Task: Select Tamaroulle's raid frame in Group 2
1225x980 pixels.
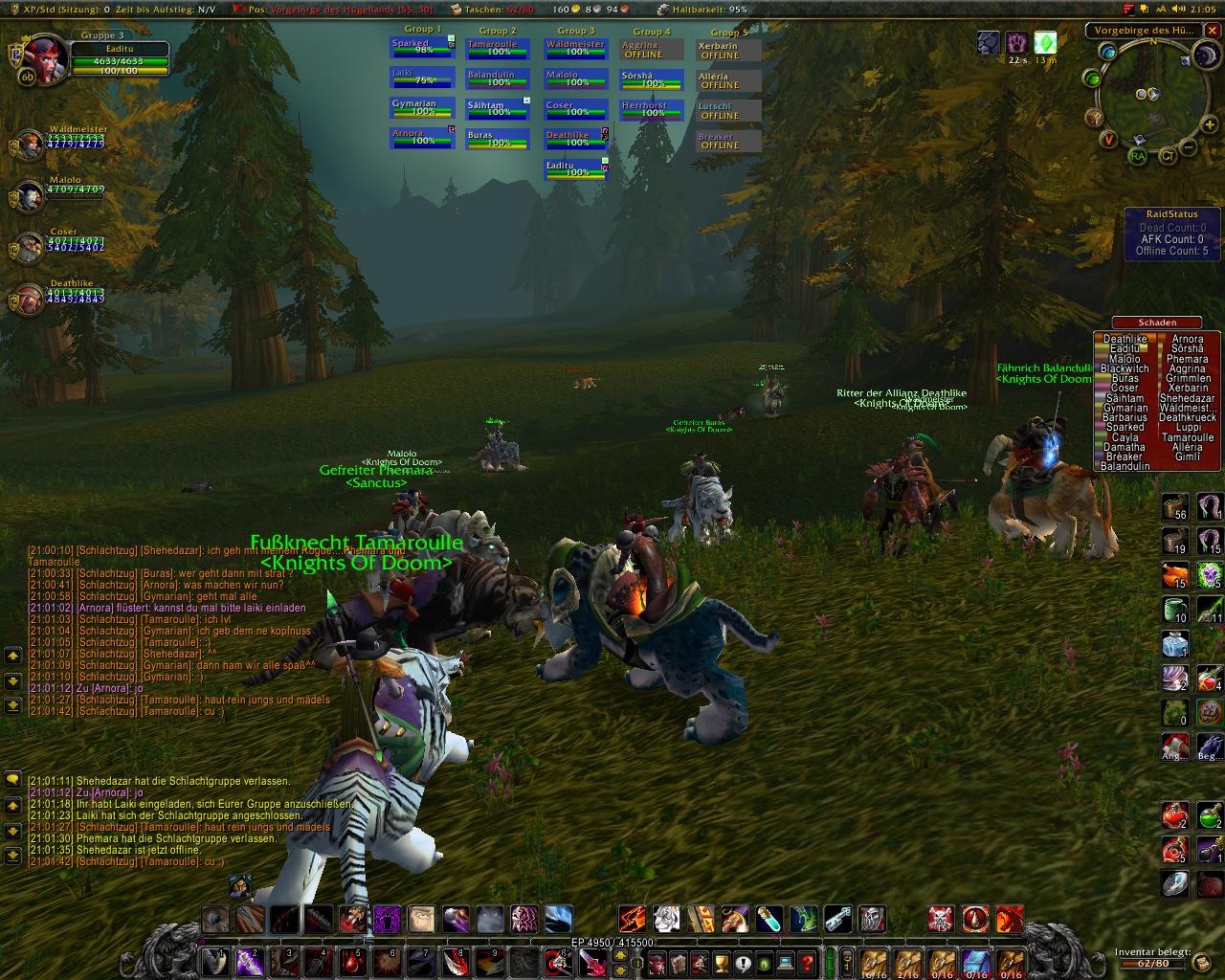Action: (497, 49)
